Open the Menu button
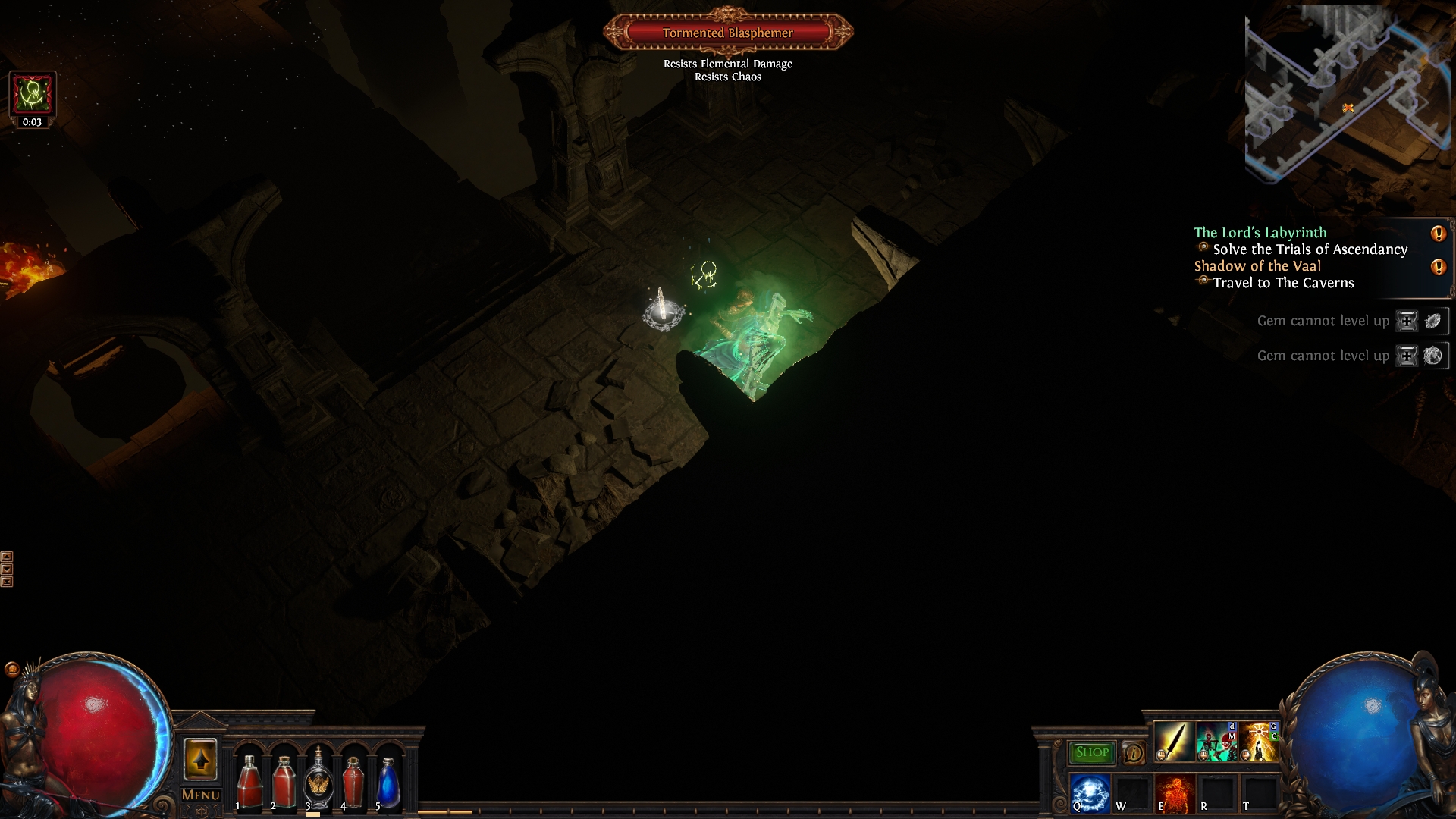The width and height of the screenshot is (1456, 819). click(201, 795)
